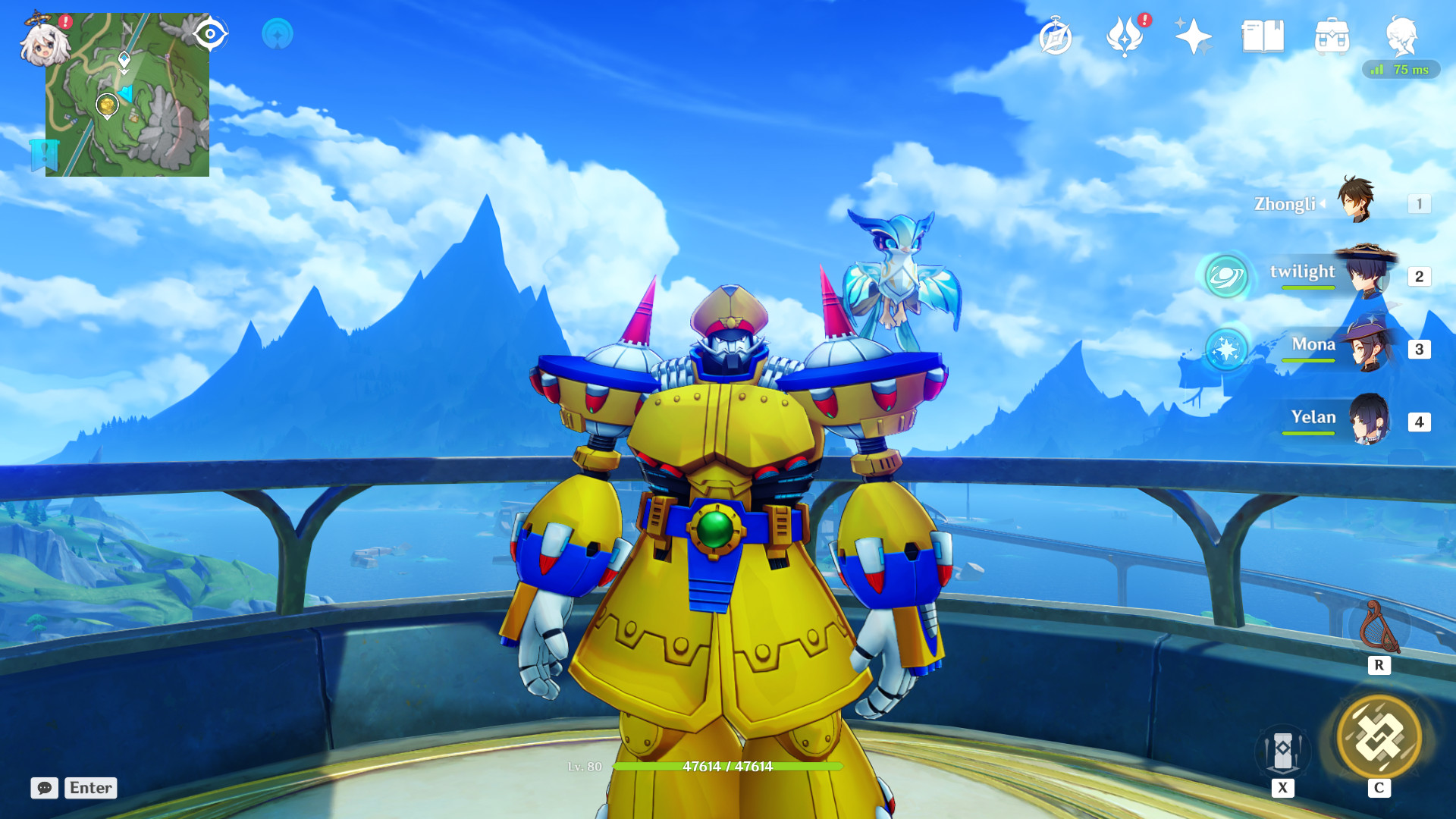Click Mona's elemental burst ready indicator
The image size is (1456, 819).
pyautogui.click(x=1226, y=351)
